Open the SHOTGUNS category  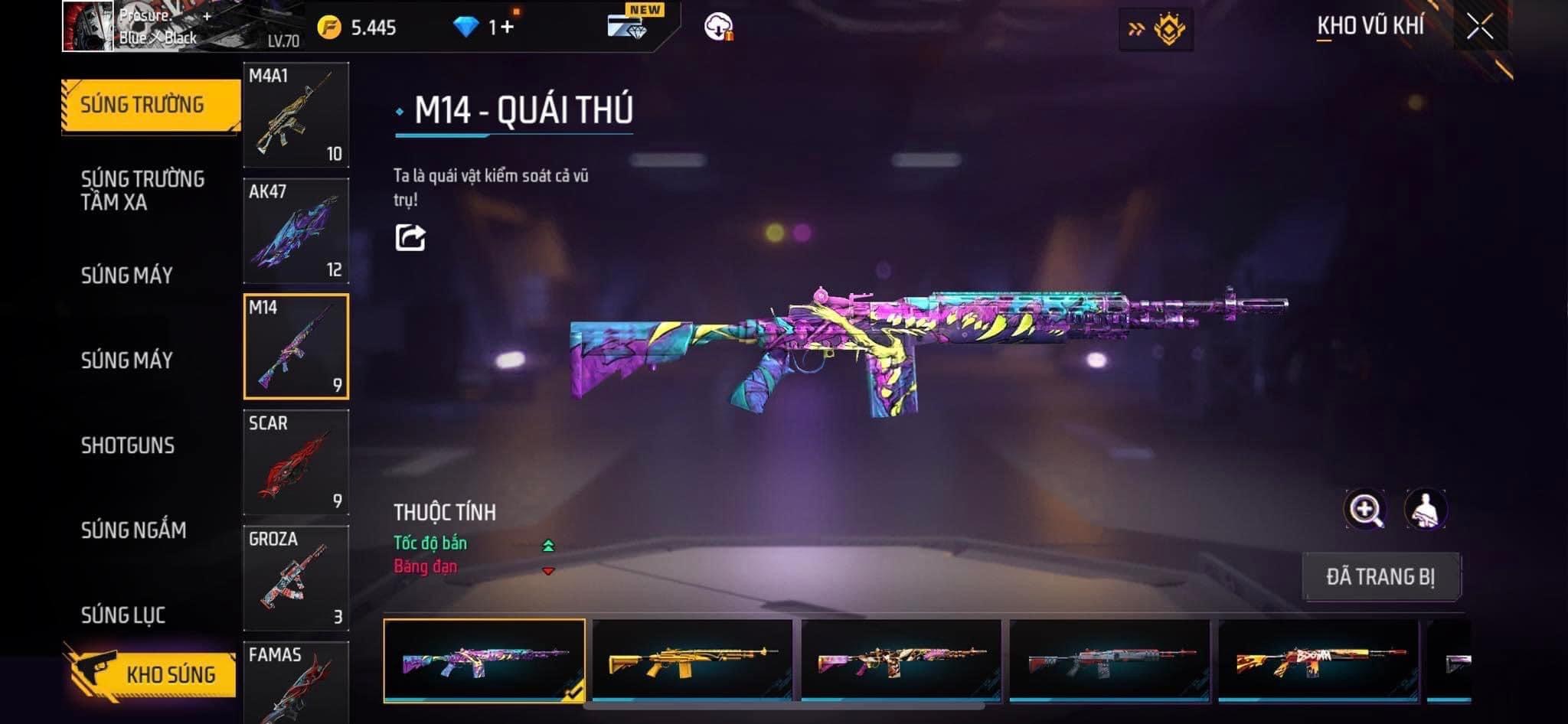[128, 445]
